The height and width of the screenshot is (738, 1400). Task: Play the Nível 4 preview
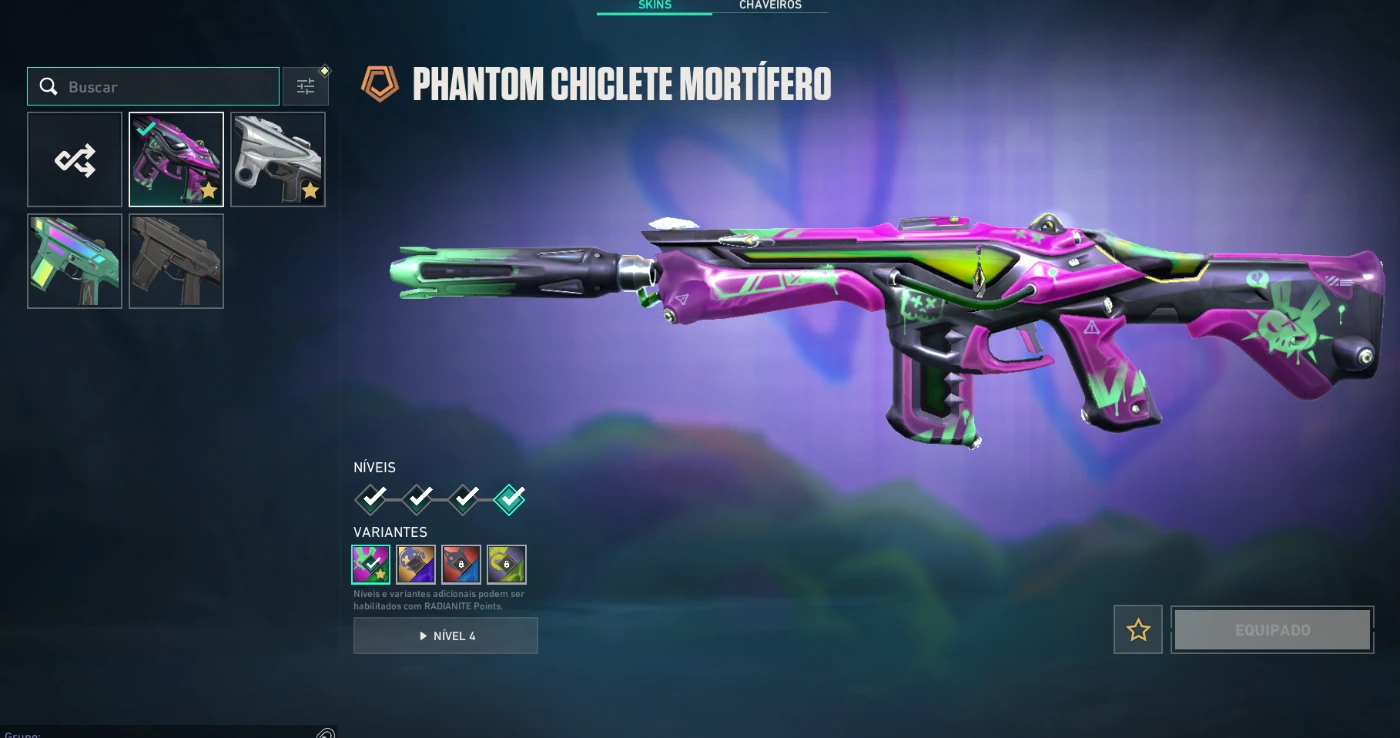[445, 636]
